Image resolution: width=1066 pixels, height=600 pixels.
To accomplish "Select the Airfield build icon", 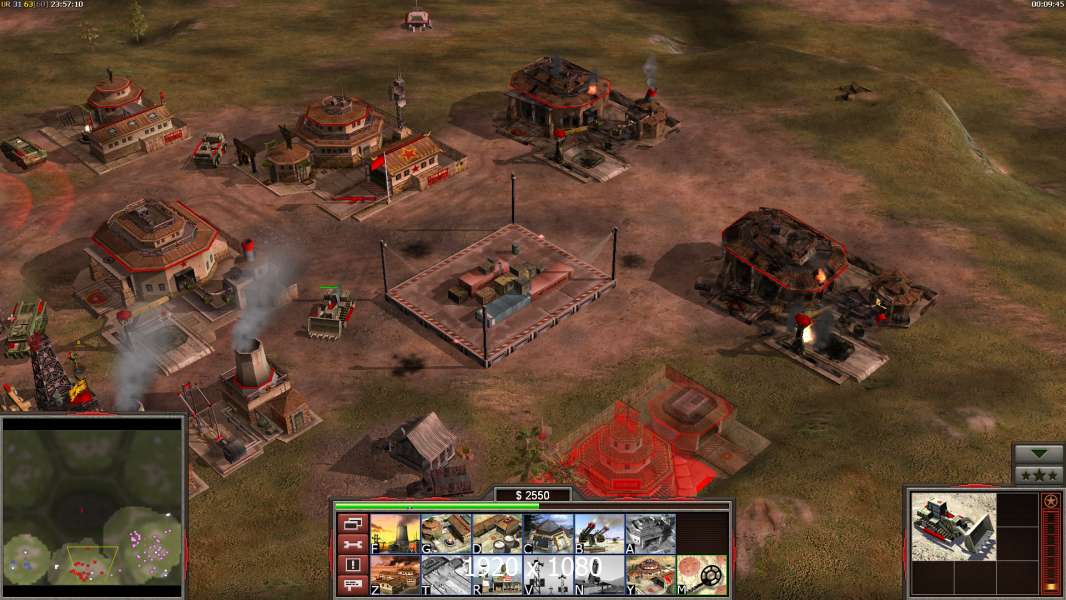I will (446, 575).
